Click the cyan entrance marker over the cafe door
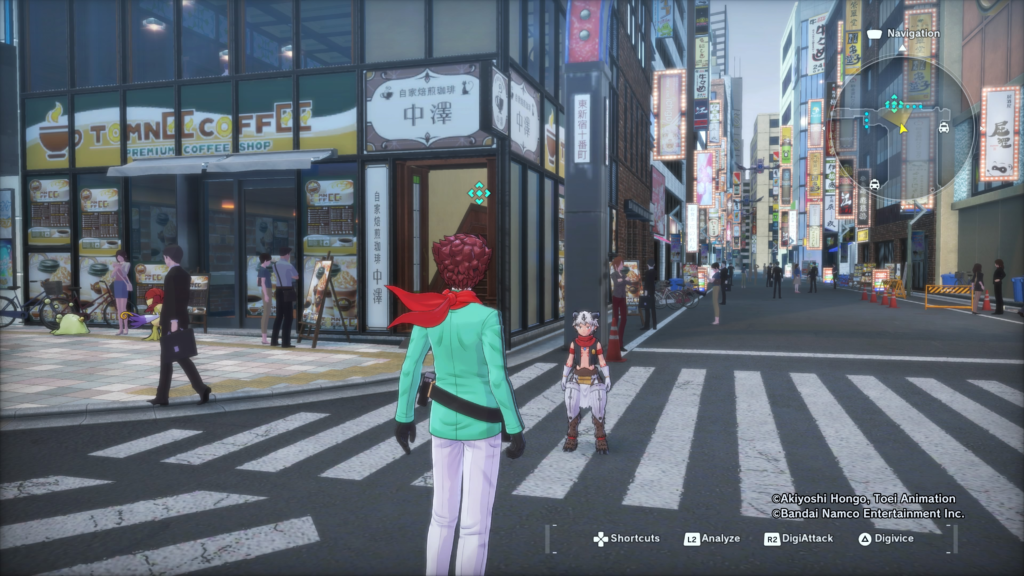 pyautogui.click(x=479, y=193)
